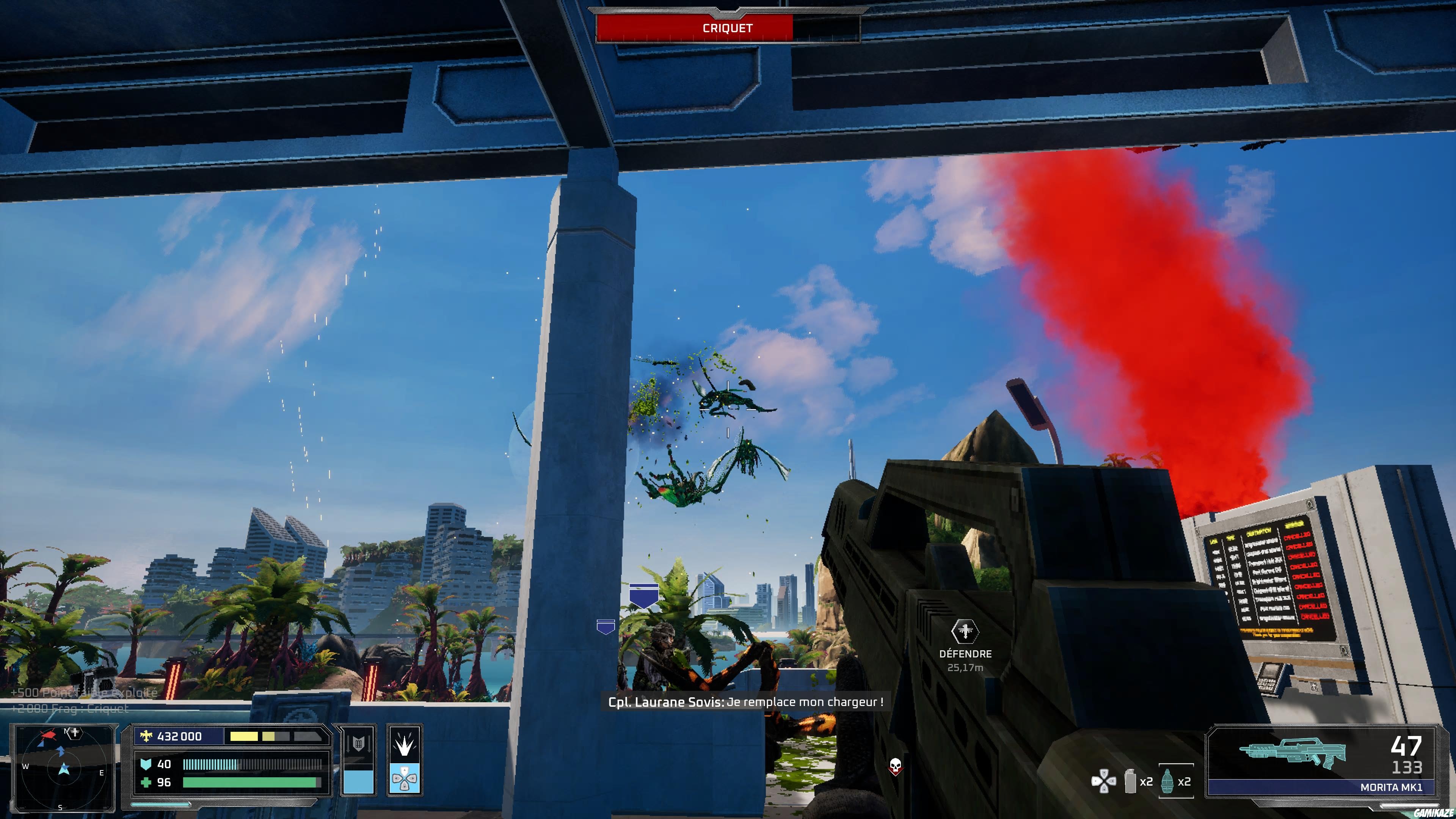This screenshot has width=1456, height=819.
Task: Click the skull kill marker icon
Action: click(896, 767)
